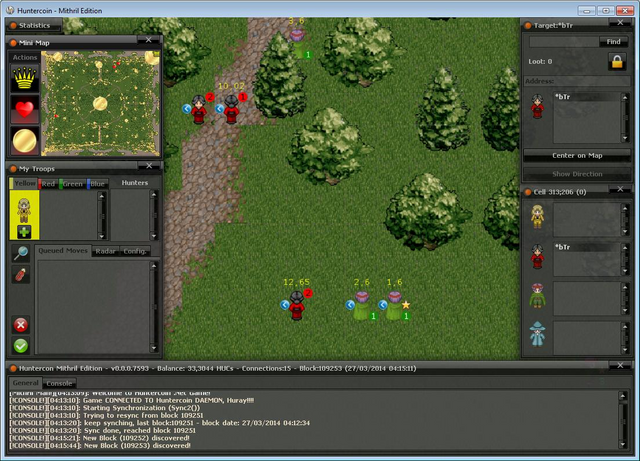The image size is (640, 461).
Task: Center on Map for the target
Action: tap(577, 156)
